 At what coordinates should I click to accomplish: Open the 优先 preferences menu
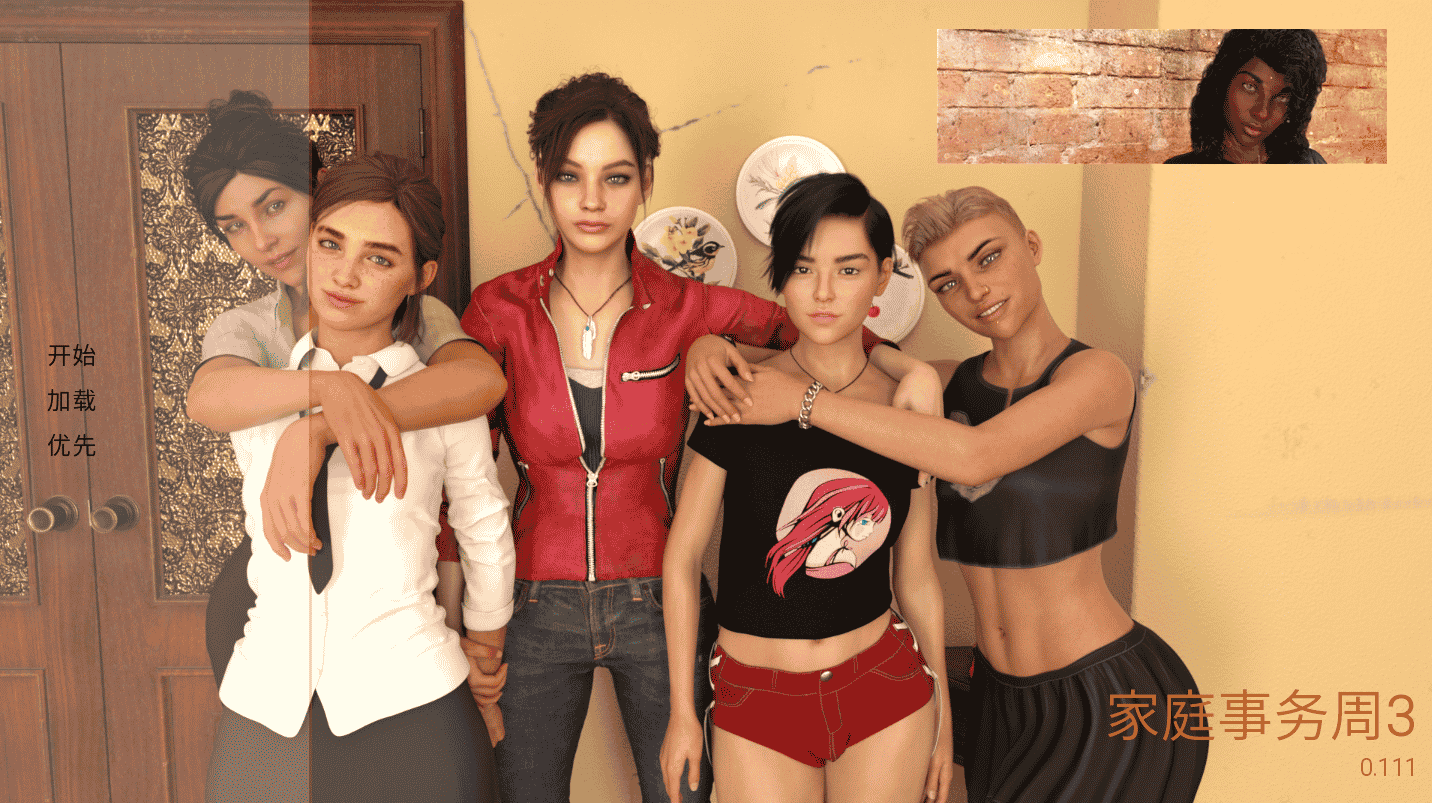click(71, 445)
